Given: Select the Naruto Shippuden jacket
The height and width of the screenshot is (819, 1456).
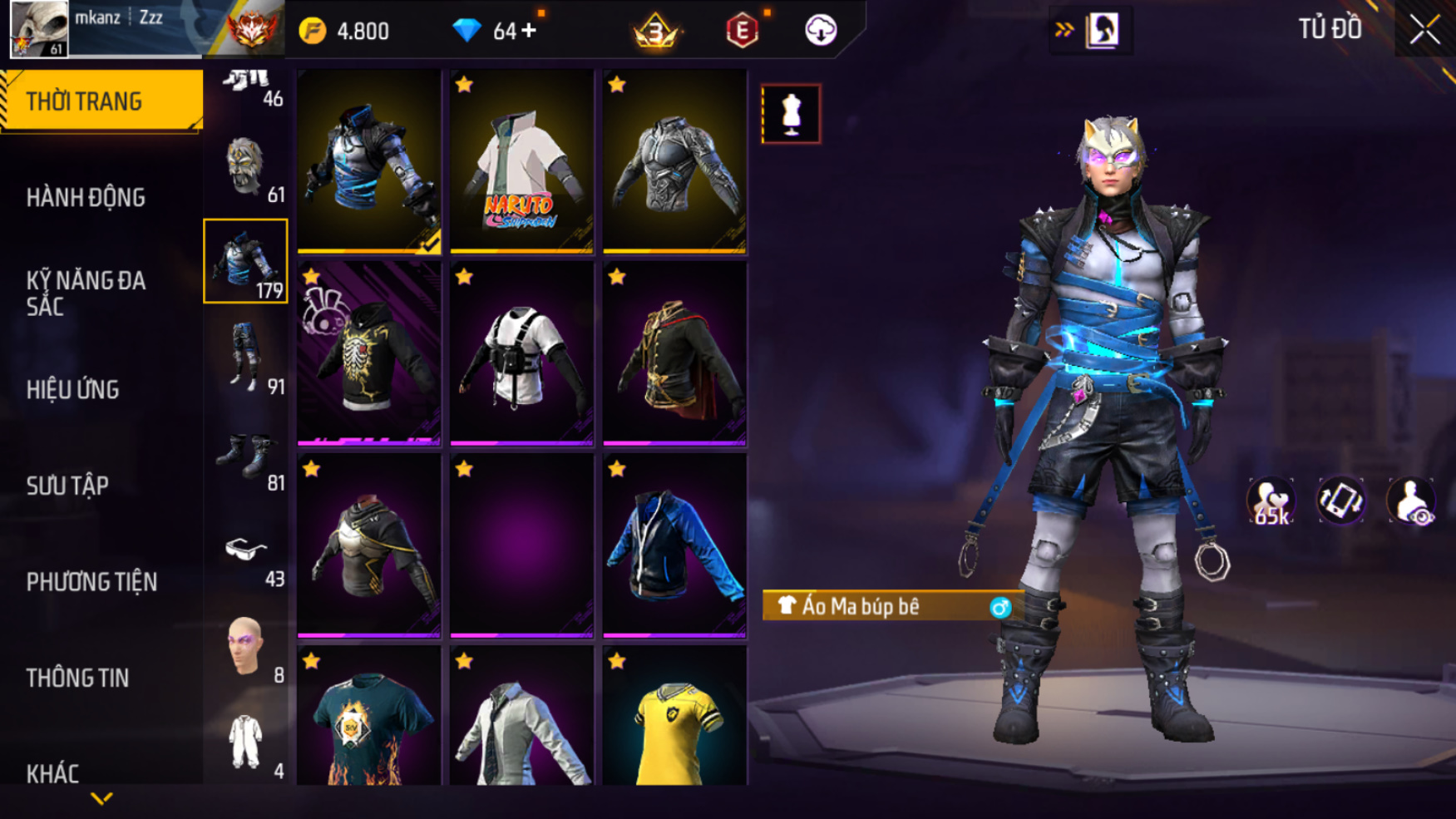Looking at the screenshot, I should coord(521,161).
